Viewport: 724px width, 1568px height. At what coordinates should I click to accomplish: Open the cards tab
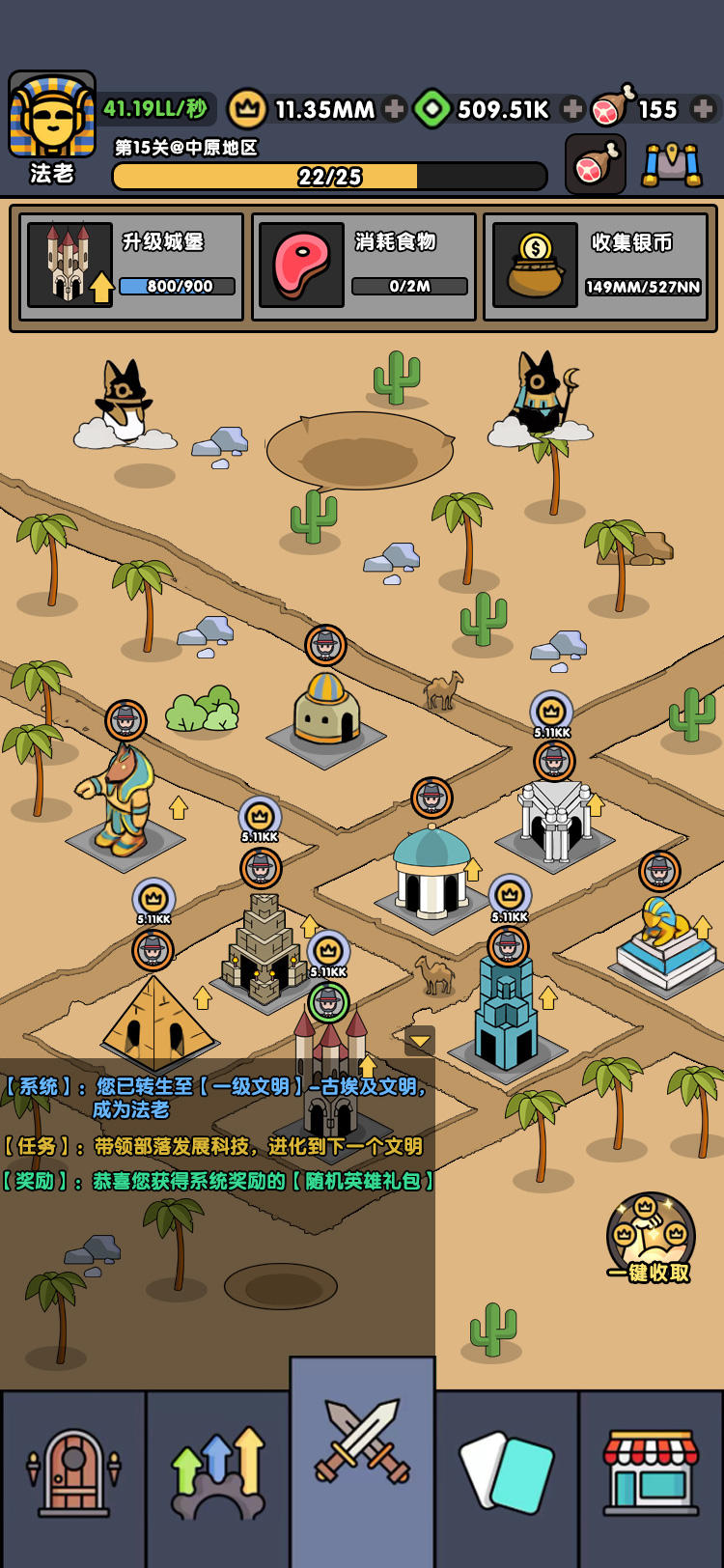pos(507,1473)
